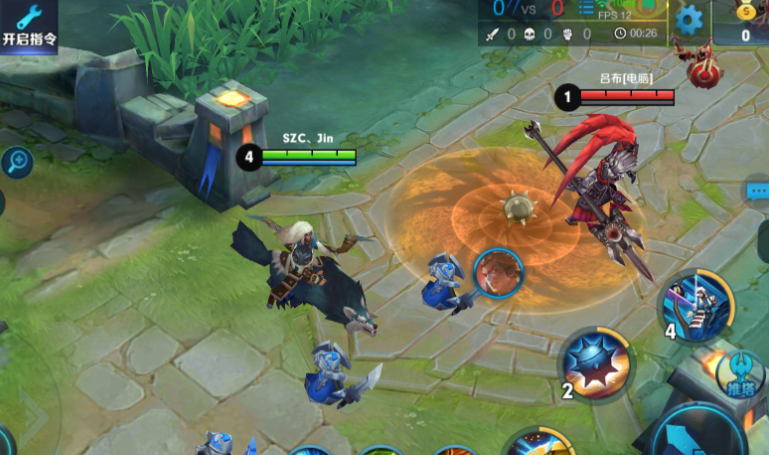
Task: Click the magnifying glass zoom button
Action: coord(17,161)
